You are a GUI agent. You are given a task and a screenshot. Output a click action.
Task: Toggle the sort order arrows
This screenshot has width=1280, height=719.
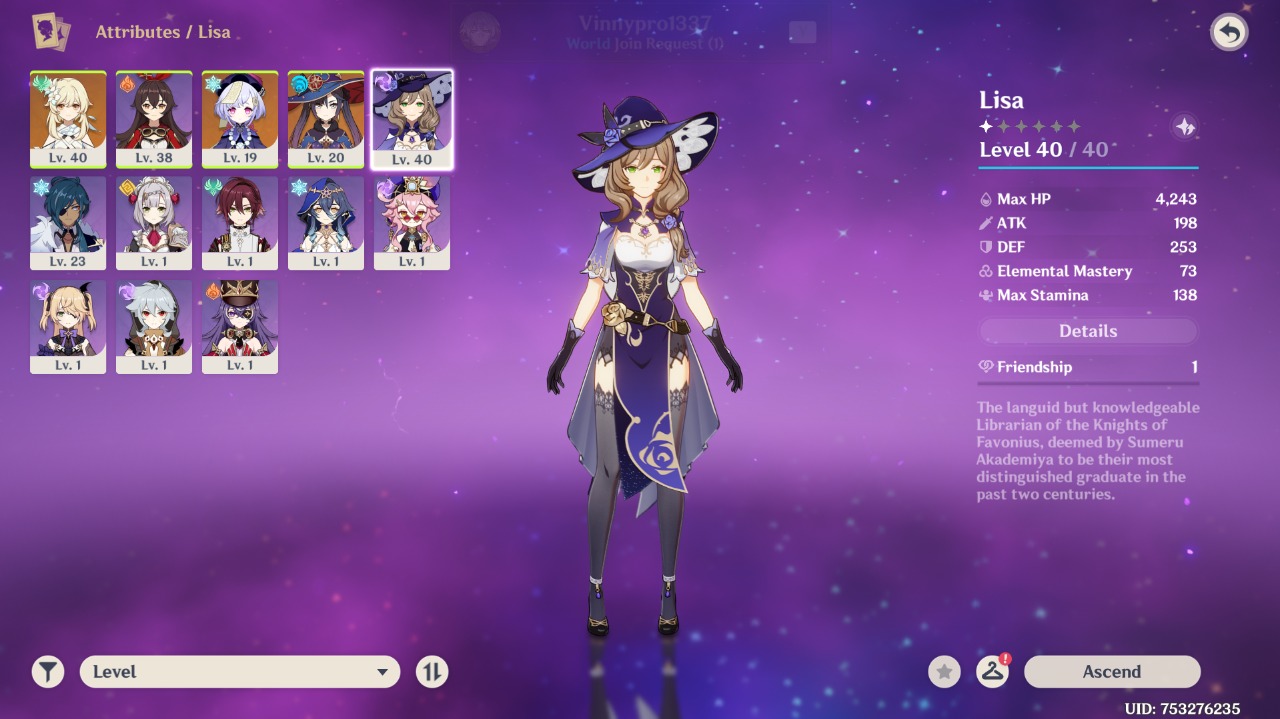tap(432, 672)
